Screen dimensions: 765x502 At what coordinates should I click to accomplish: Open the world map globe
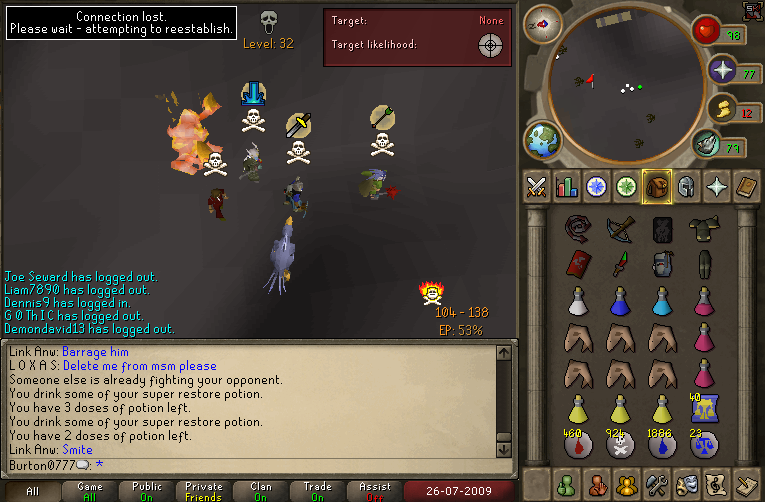tap(543, 140)
